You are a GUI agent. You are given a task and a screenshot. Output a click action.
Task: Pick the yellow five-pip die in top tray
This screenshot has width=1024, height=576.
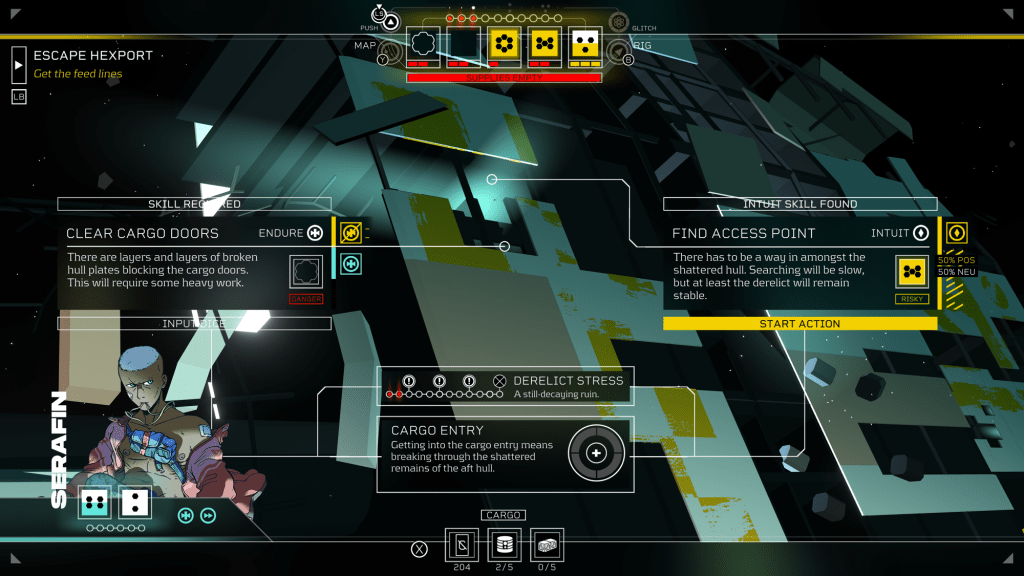545,43
